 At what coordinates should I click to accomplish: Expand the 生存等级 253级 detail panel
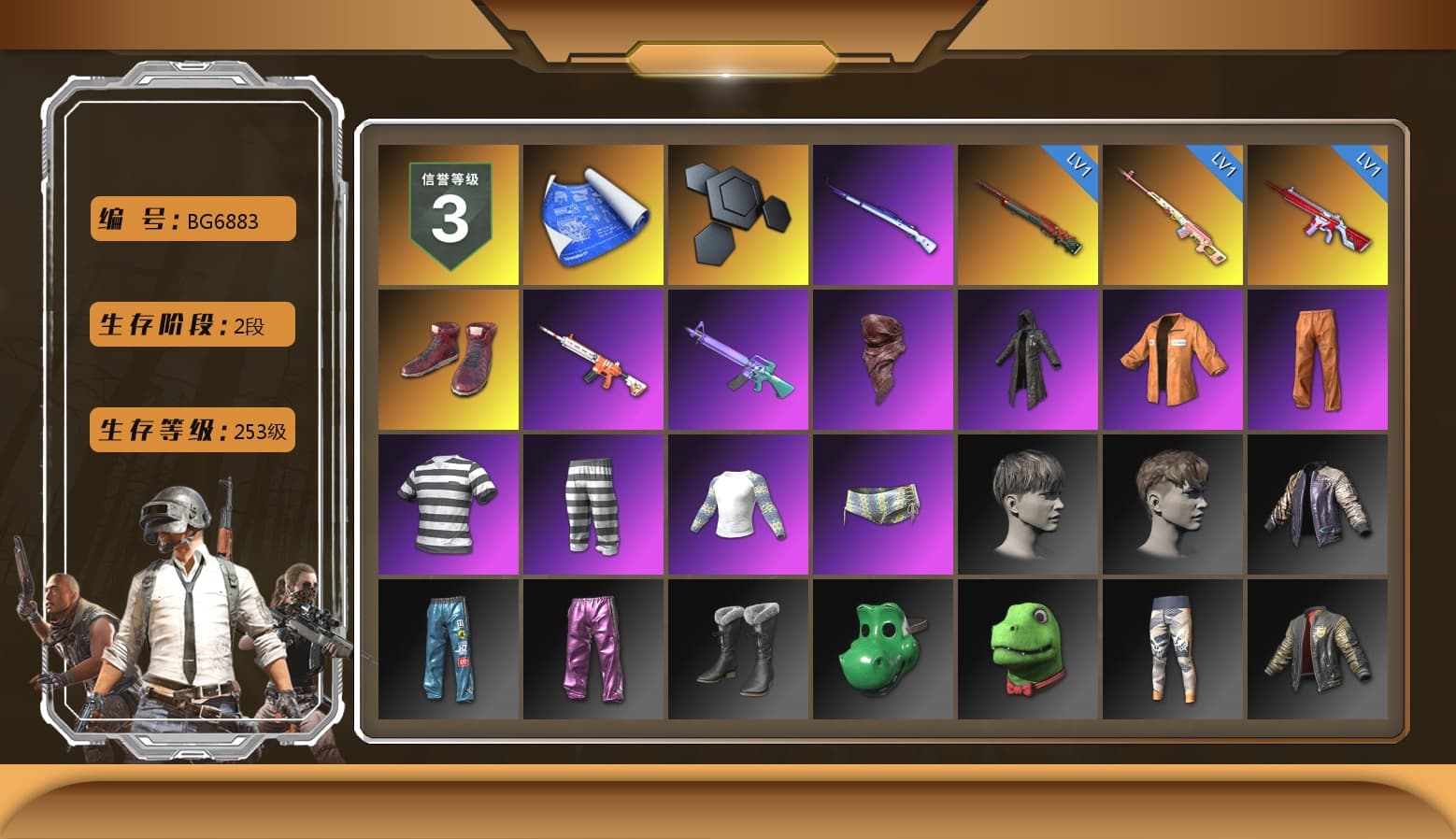tap(191, 431)
